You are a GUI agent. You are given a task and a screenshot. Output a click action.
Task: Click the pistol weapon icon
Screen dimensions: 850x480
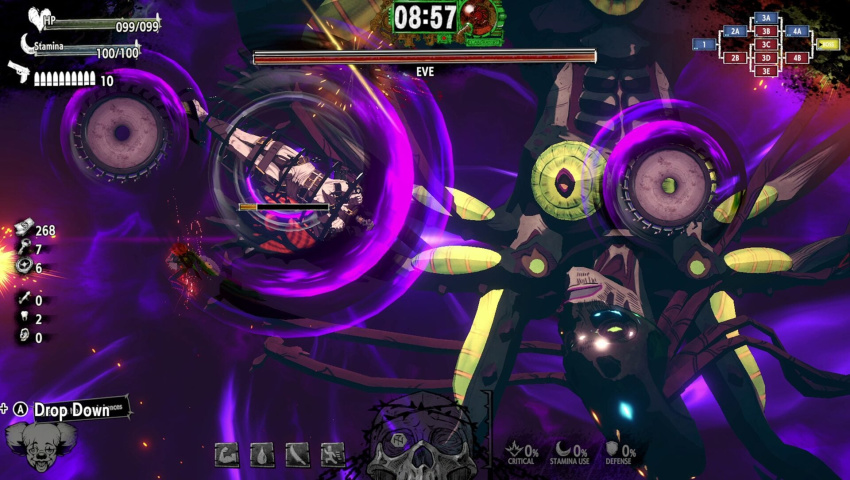click(18, 72)
